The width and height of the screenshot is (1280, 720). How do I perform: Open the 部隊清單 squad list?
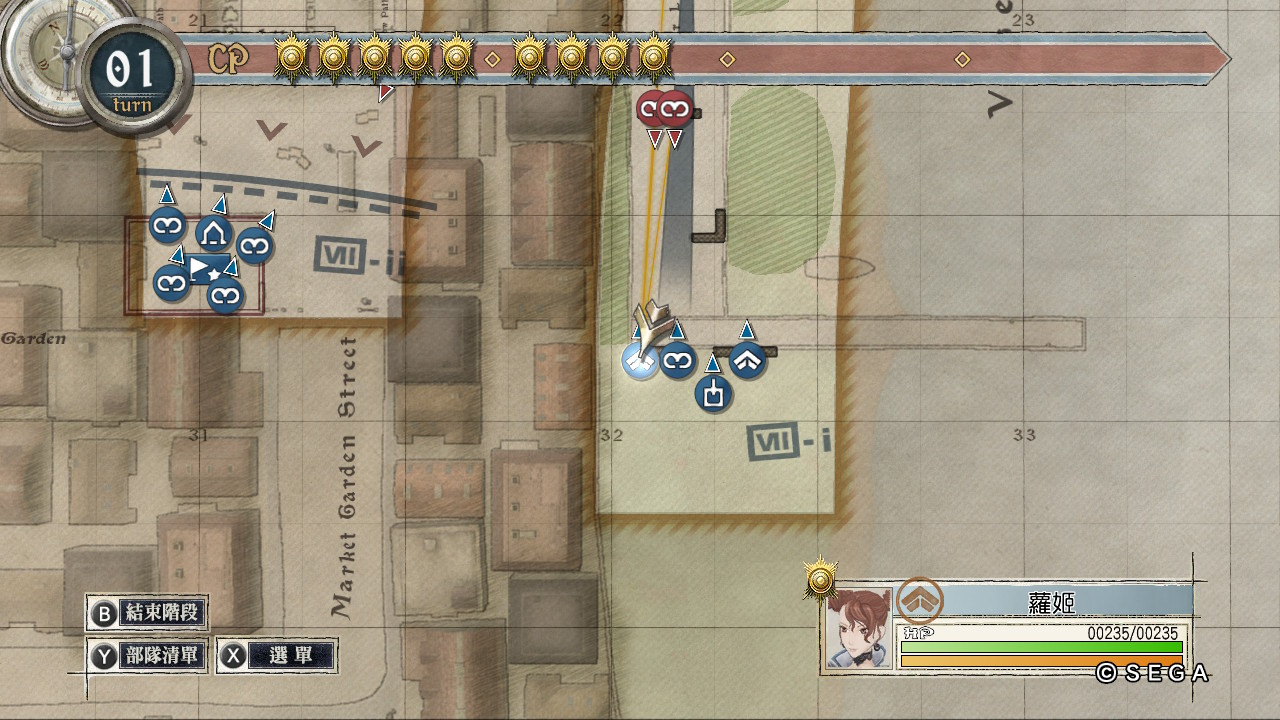(x=149, y=656)
